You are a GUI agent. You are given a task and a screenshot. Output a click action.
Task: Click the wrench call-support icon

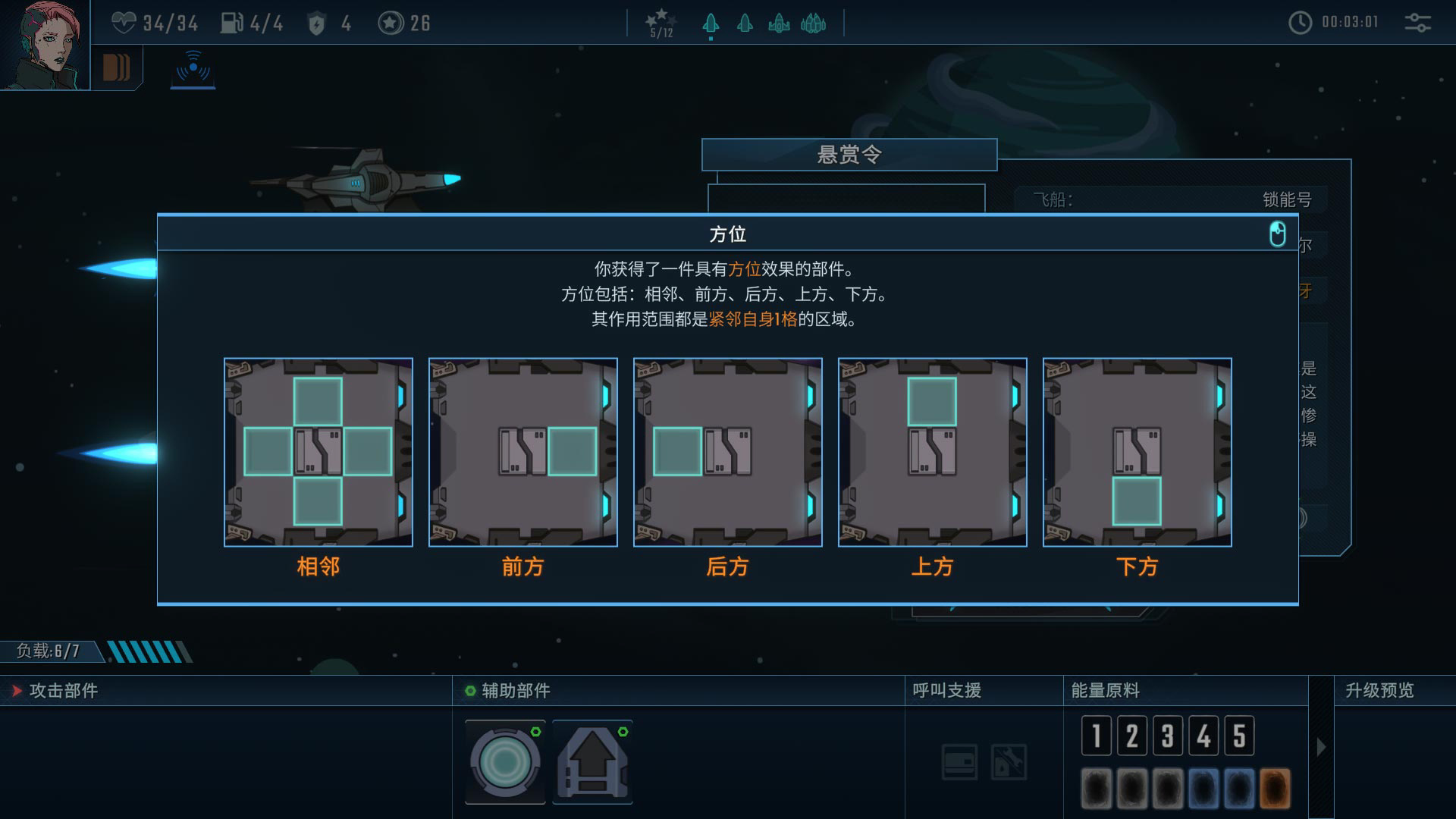(x=1009, y=761)
